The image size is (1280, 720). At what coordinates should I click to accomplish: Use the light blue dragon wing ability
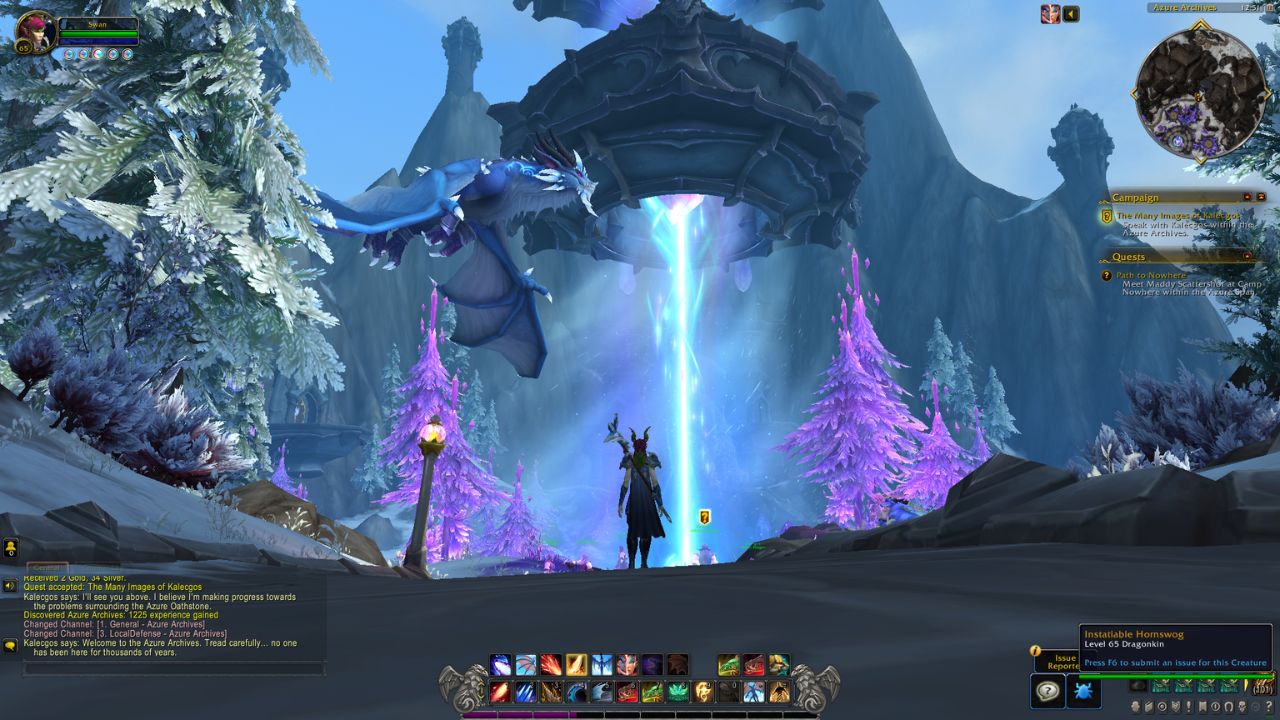click(x=526, y=665)
